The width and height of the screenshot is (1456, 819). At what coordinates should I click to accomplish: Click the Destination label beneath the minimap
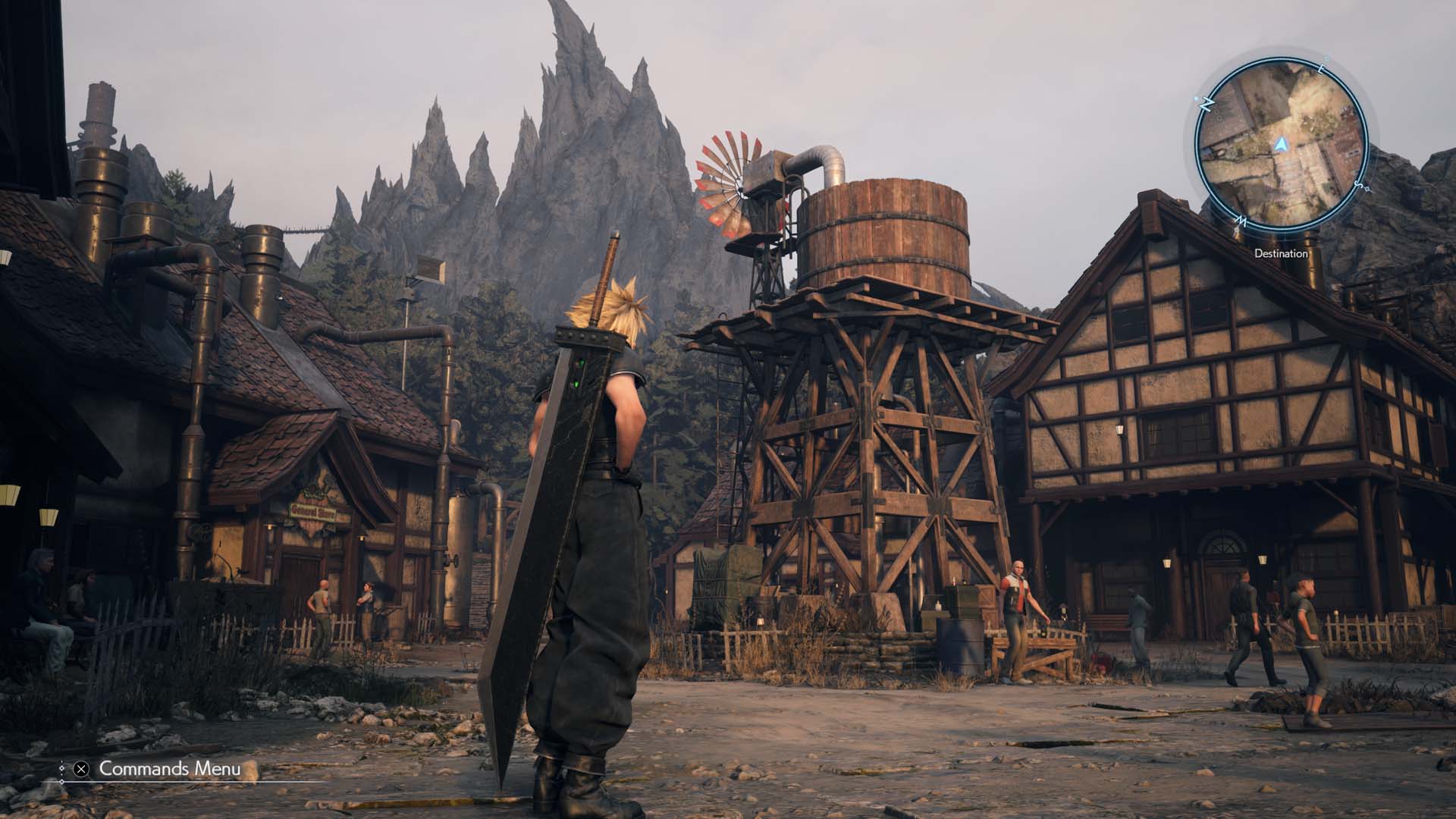[1281, 253]
